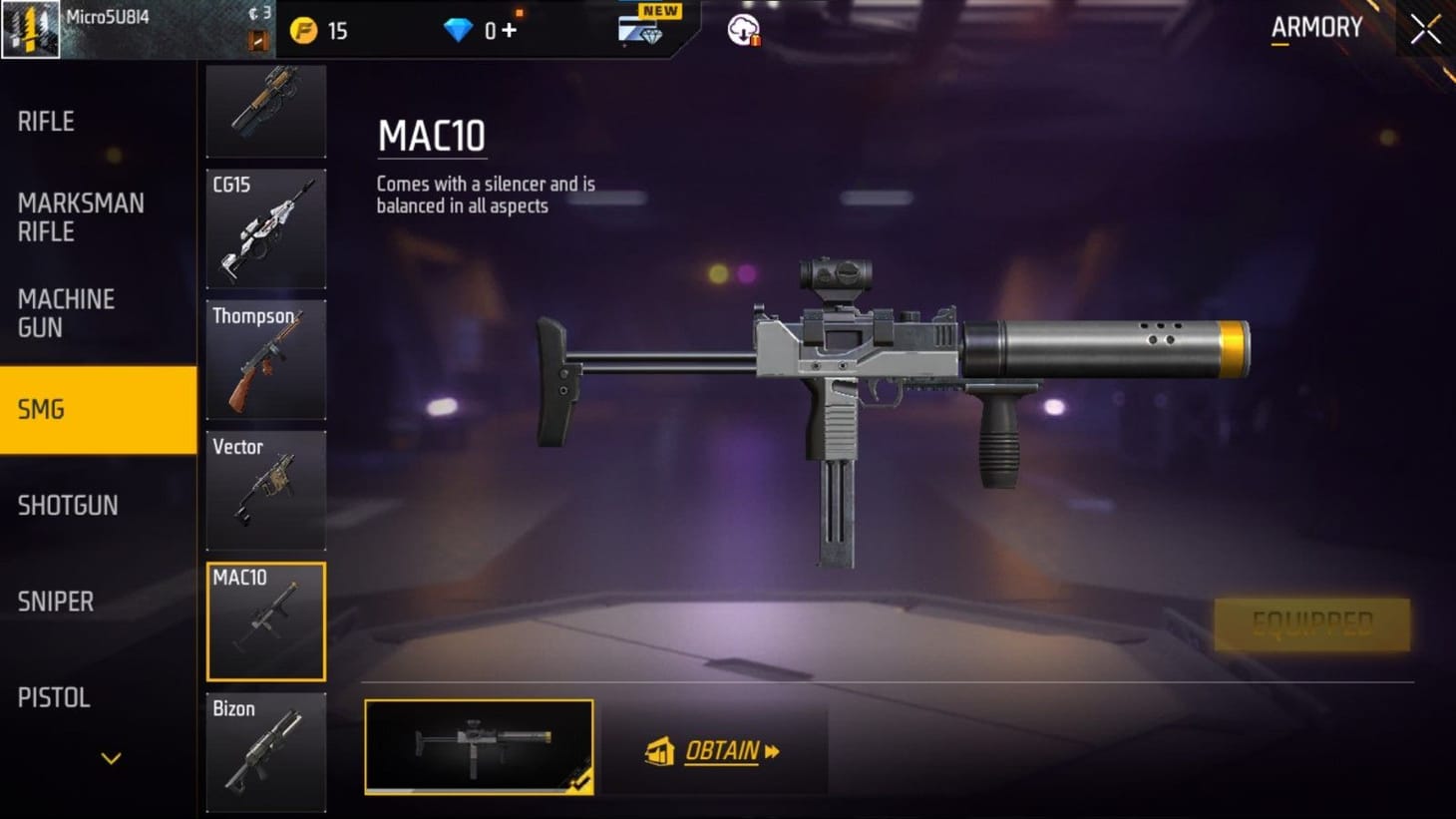Select the CG15 weapon thumbnail
The width and height of the screenshot is (1456, 819).
(x=265, y=228)
